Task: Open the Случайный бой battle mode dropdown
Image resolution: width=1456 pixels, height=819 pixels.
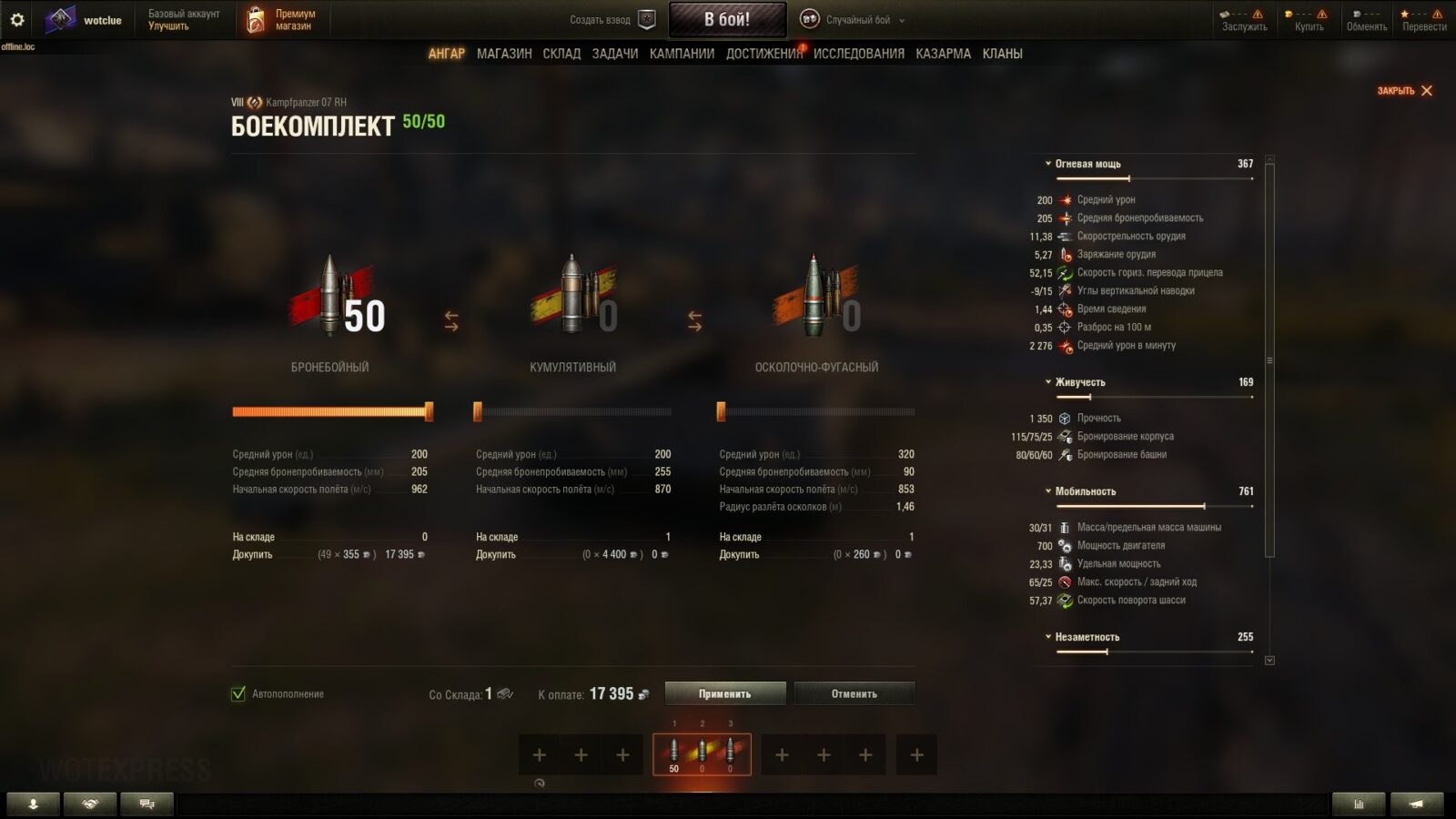Action: (856, 20)
